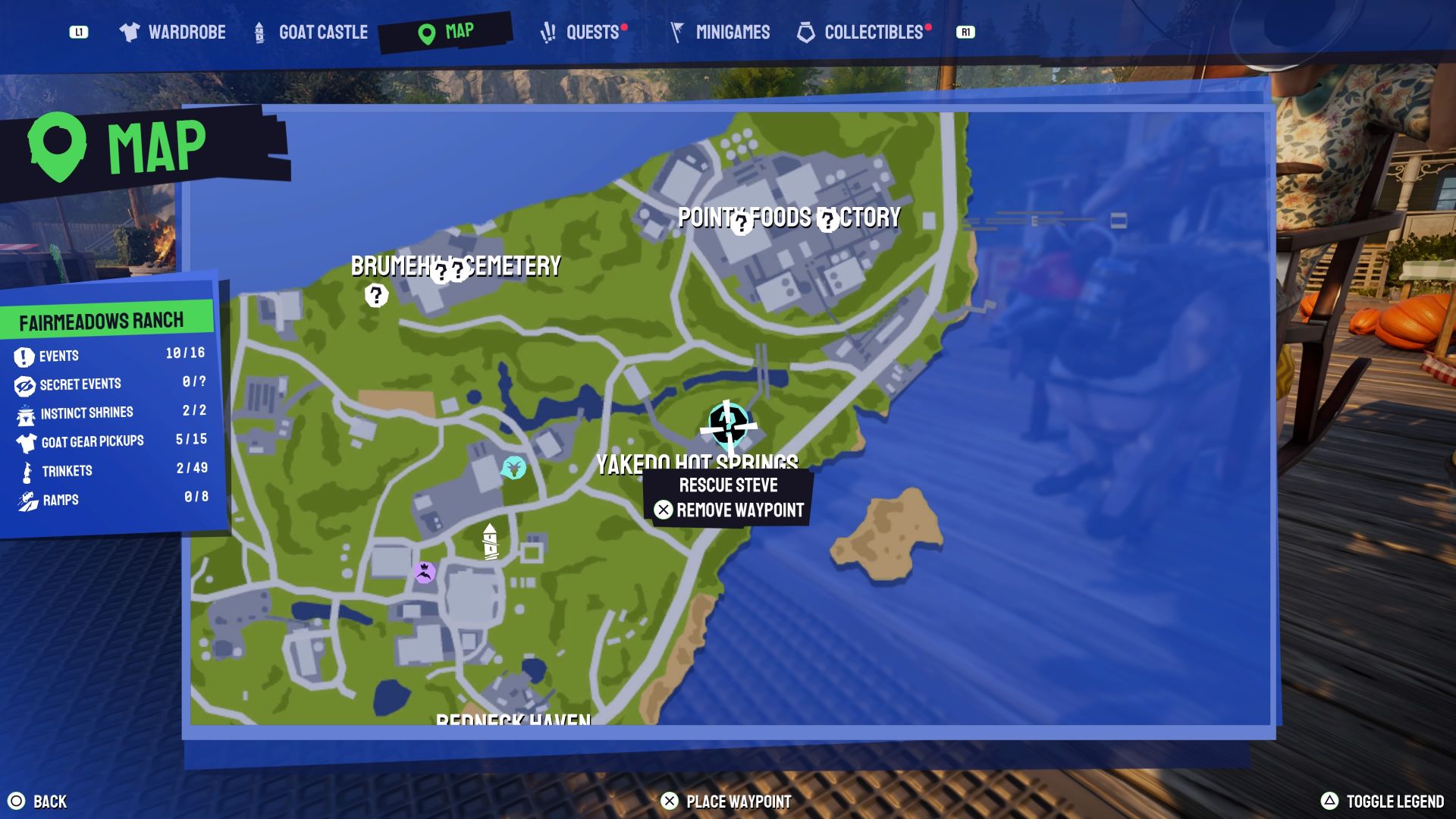
Task: Switch to the Wardrobe tab
Action: tap(173, 32)
